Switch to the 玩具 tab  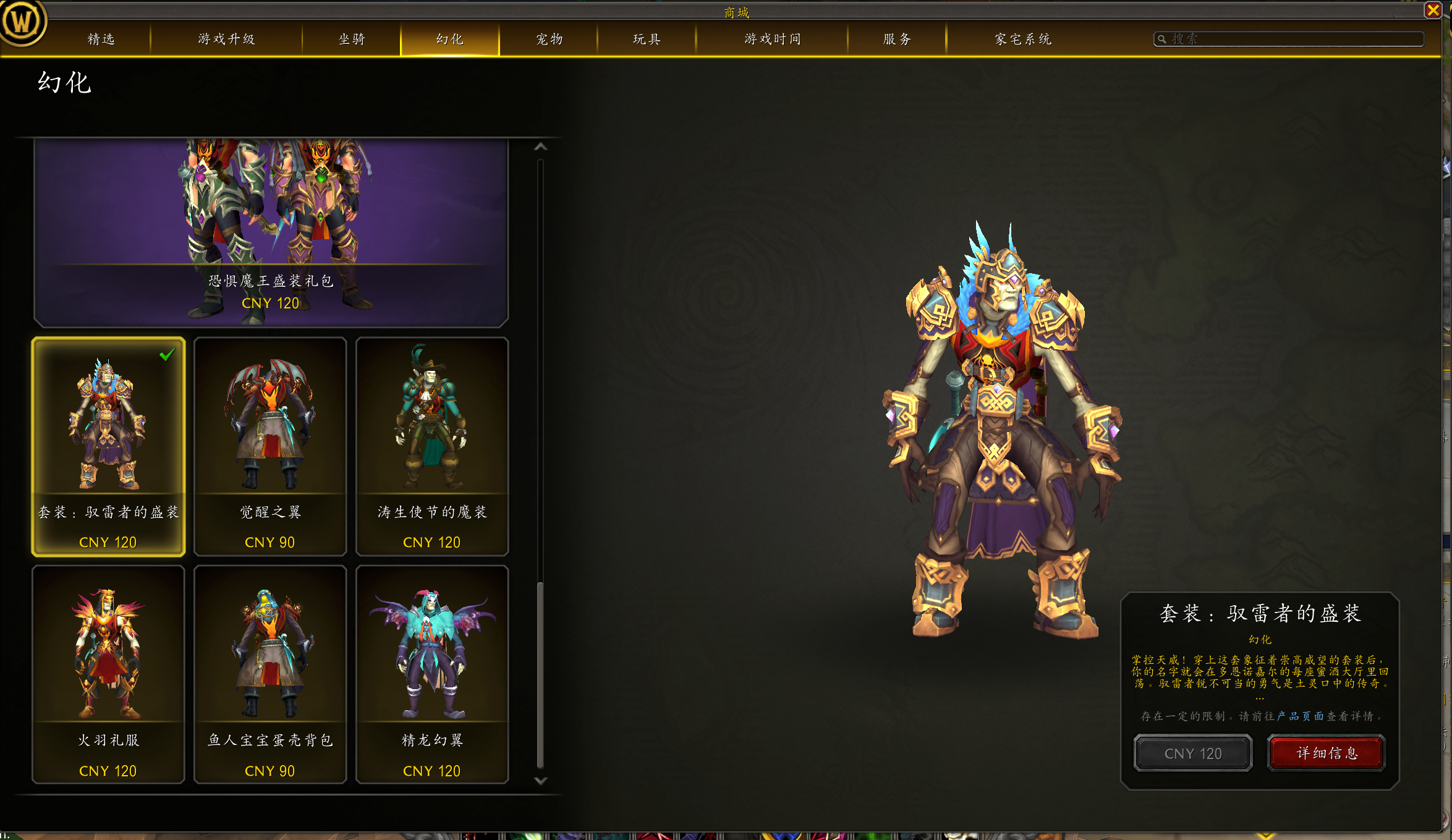point(647,39)
